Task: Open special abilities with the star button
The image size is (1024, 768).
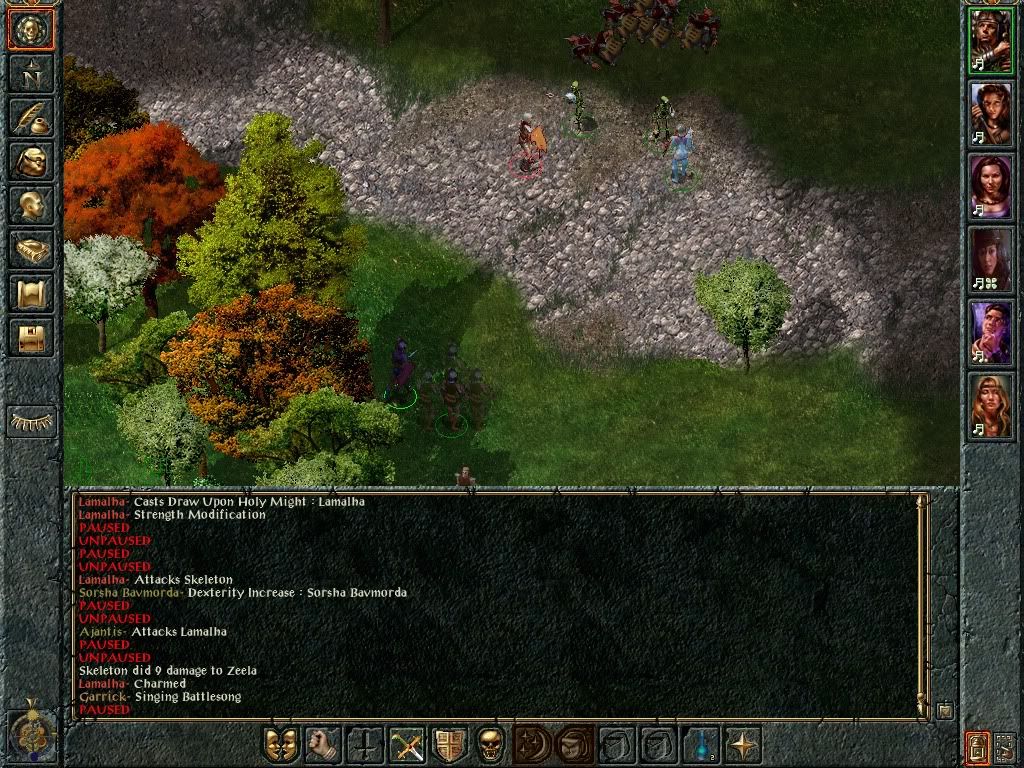Action: tap(742, 745)
